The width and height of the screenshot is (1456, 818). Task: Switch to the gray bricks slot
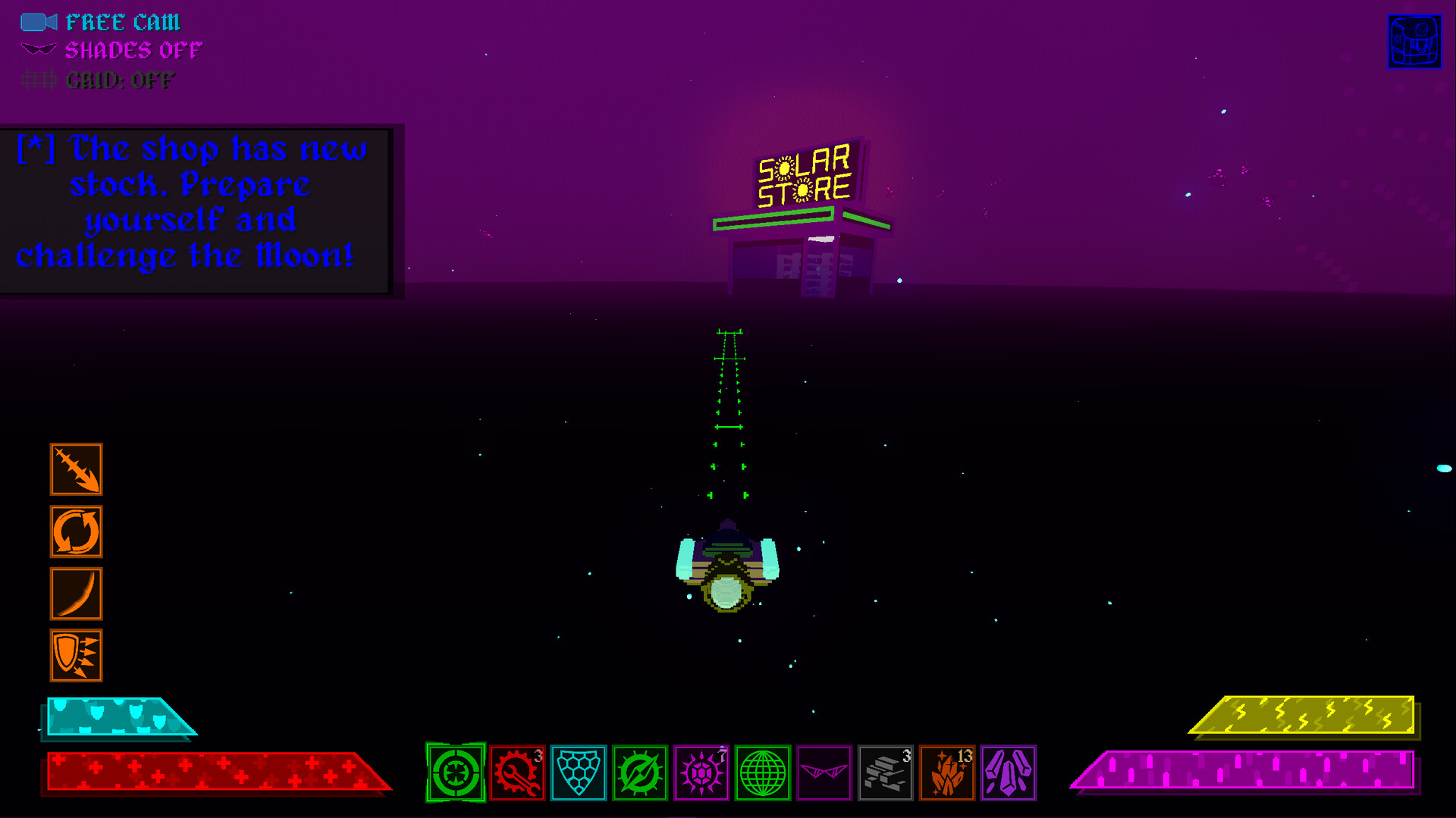coord(886,773)
